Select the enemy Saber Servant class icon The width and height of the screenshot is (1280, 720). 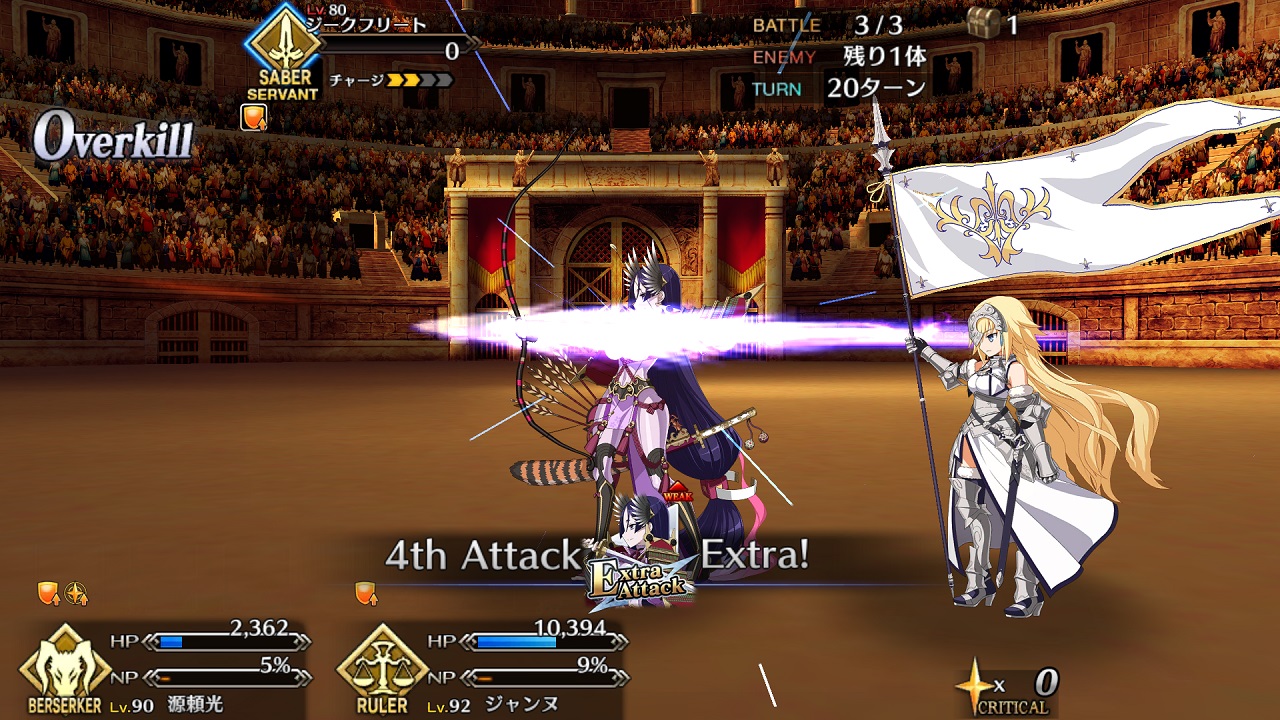[283, 44]
